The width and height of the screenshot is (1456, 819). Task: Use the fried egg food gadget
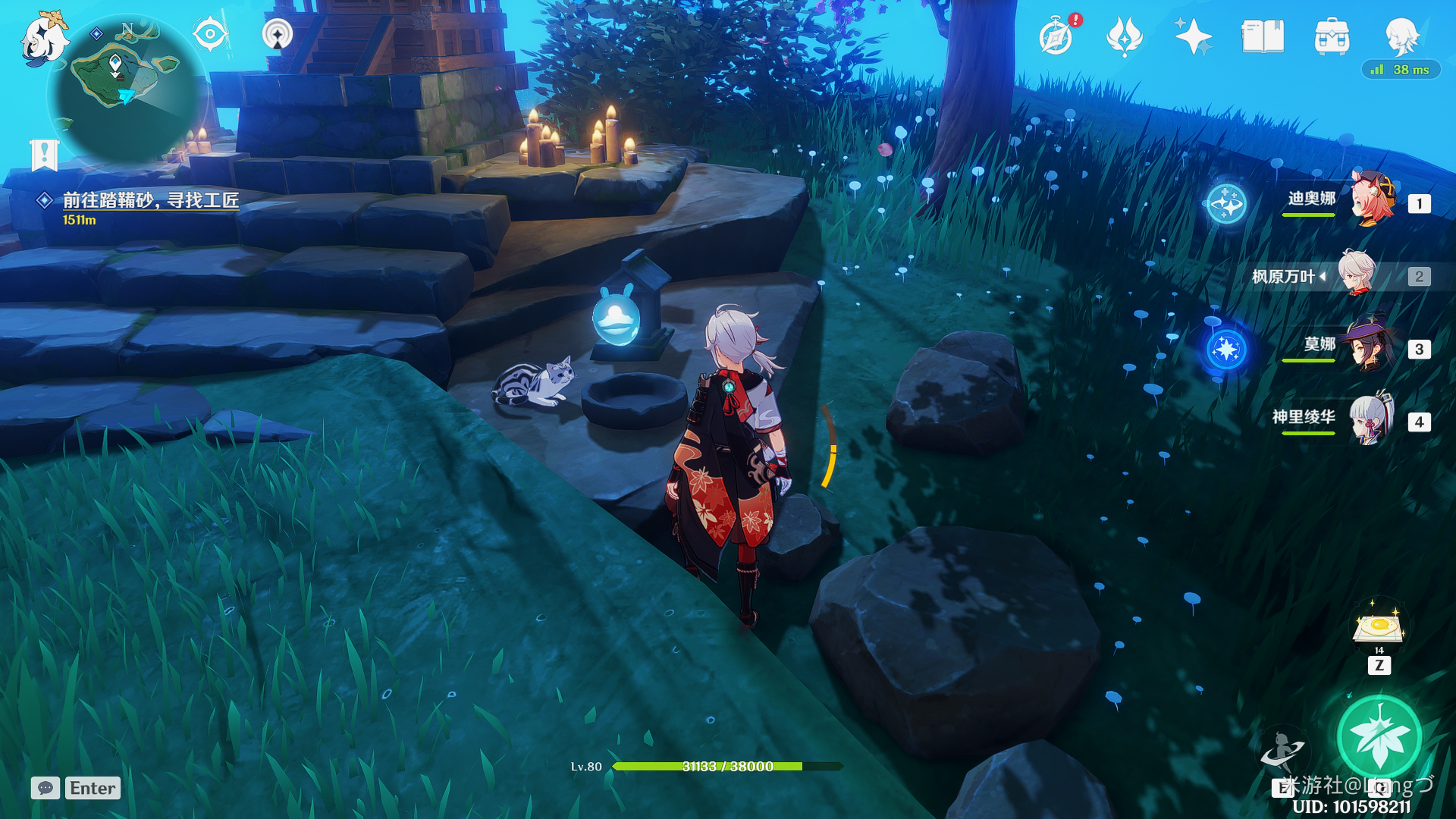1379,628
